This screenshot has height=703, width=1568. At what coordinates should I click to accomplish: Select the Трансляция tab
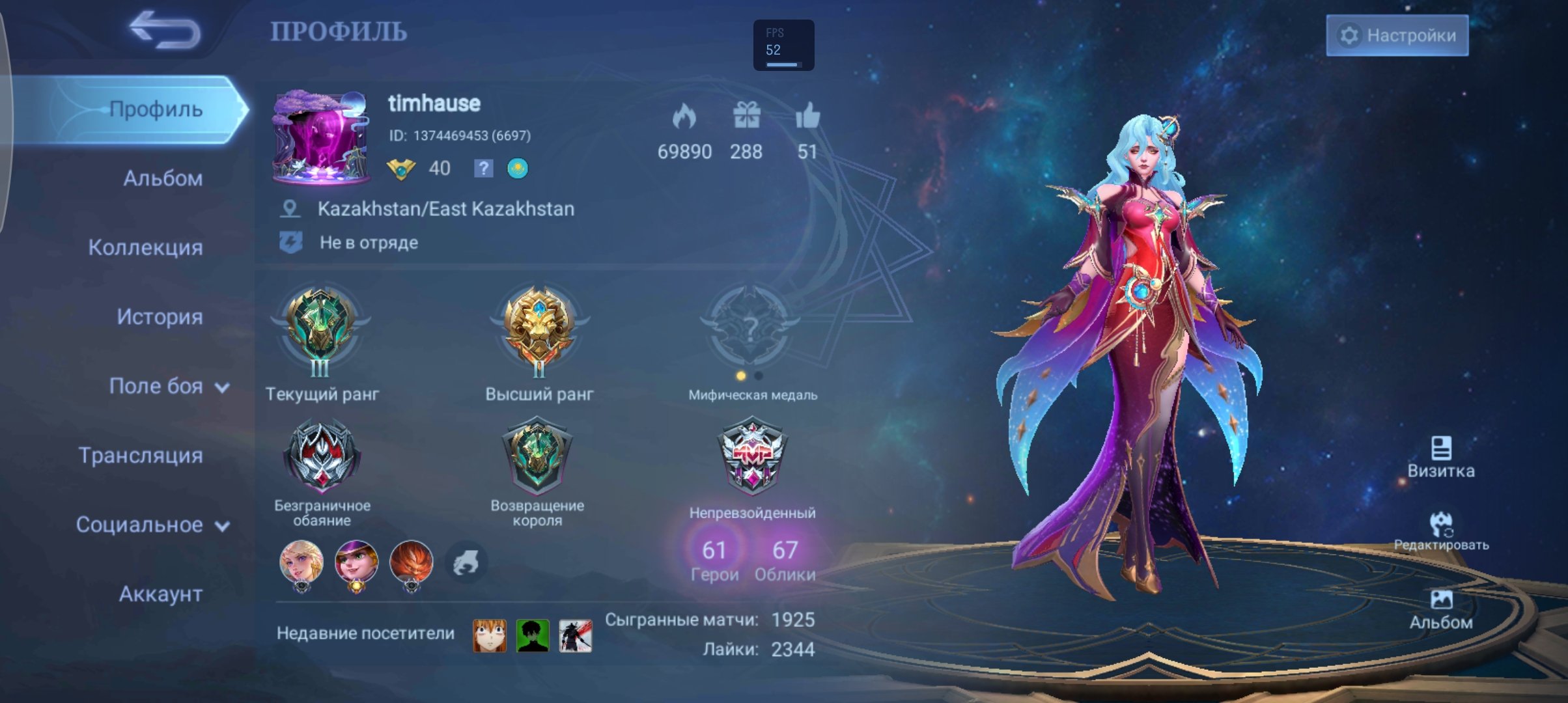tap(140, 456)
